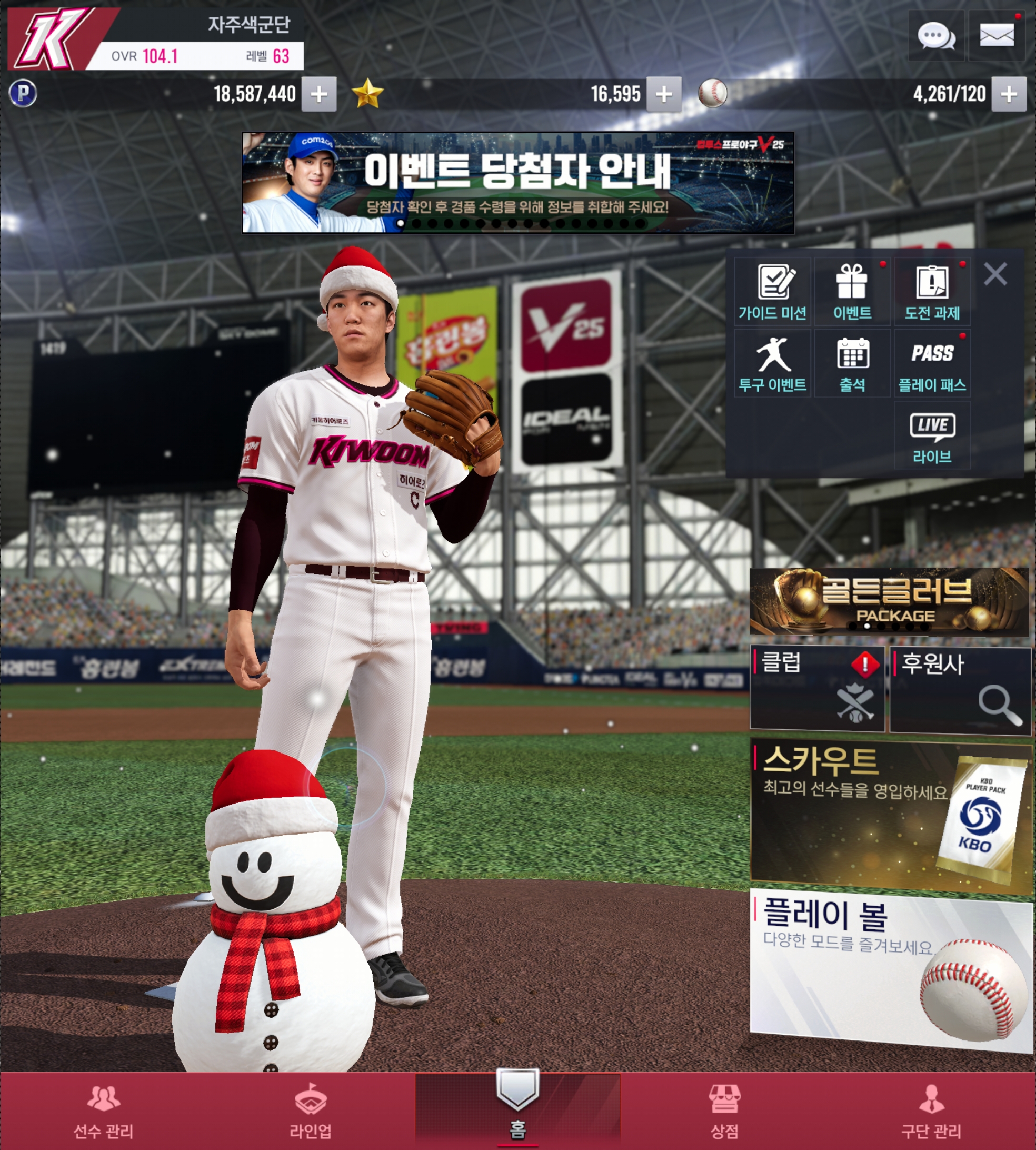Refill baseballs with the ball counter plus
This screenshot has width=1036, height=1150.
tap(1009, 94)
